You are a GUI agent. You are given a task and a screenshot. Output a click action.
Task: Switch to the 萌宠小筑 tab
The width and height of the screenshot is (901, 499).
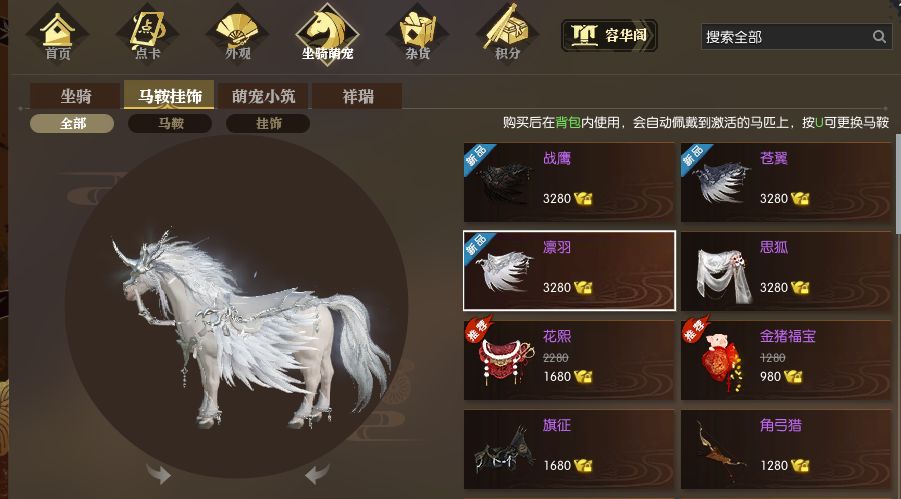click(x=263, y=97)
